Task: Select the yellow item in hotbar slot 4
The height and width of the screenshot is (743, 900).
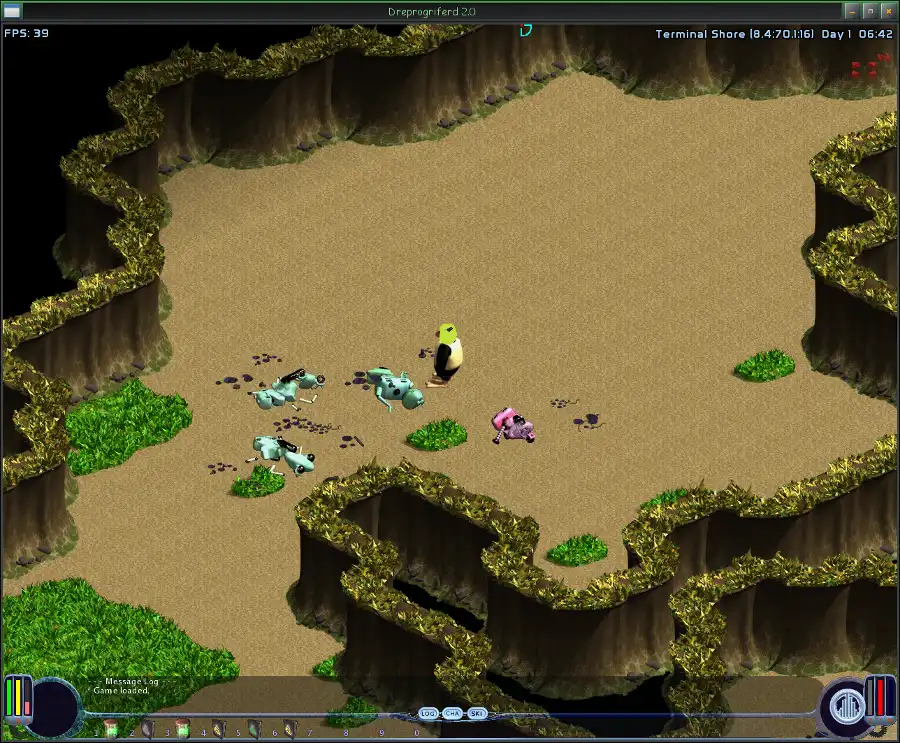Action: point(218,728)
